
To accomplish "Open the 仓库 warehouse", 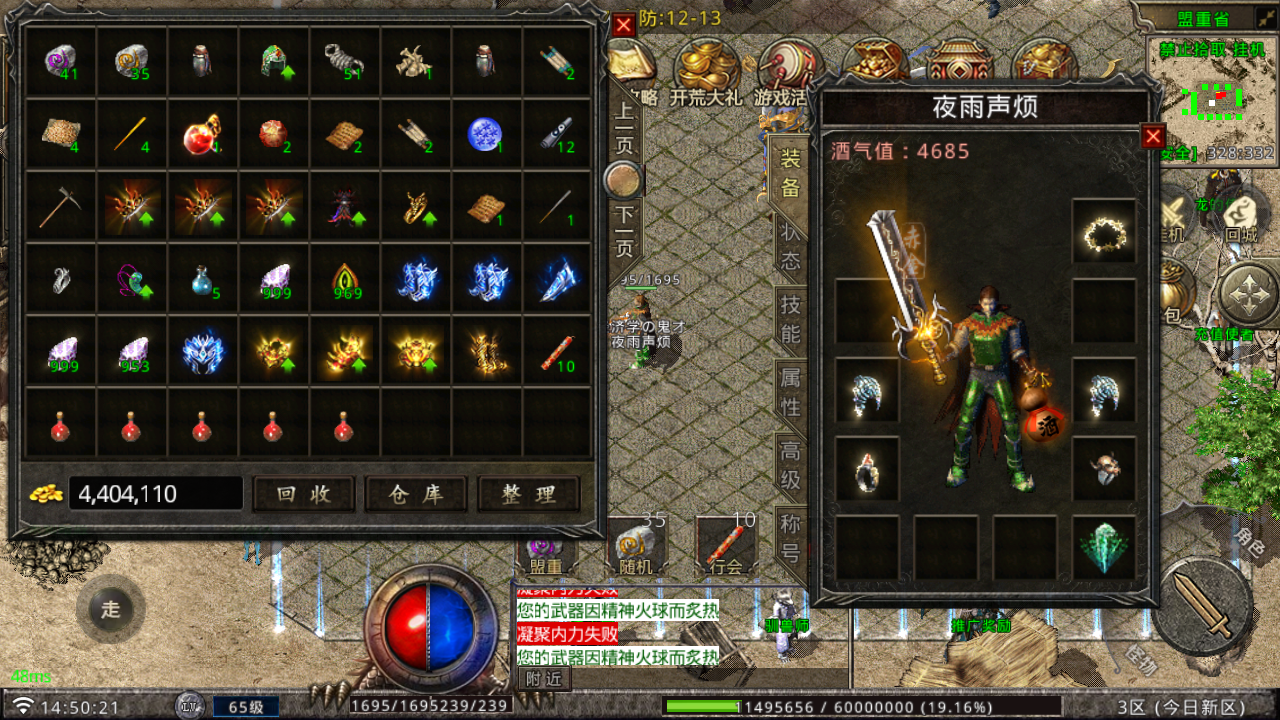I will click(416, 494).
